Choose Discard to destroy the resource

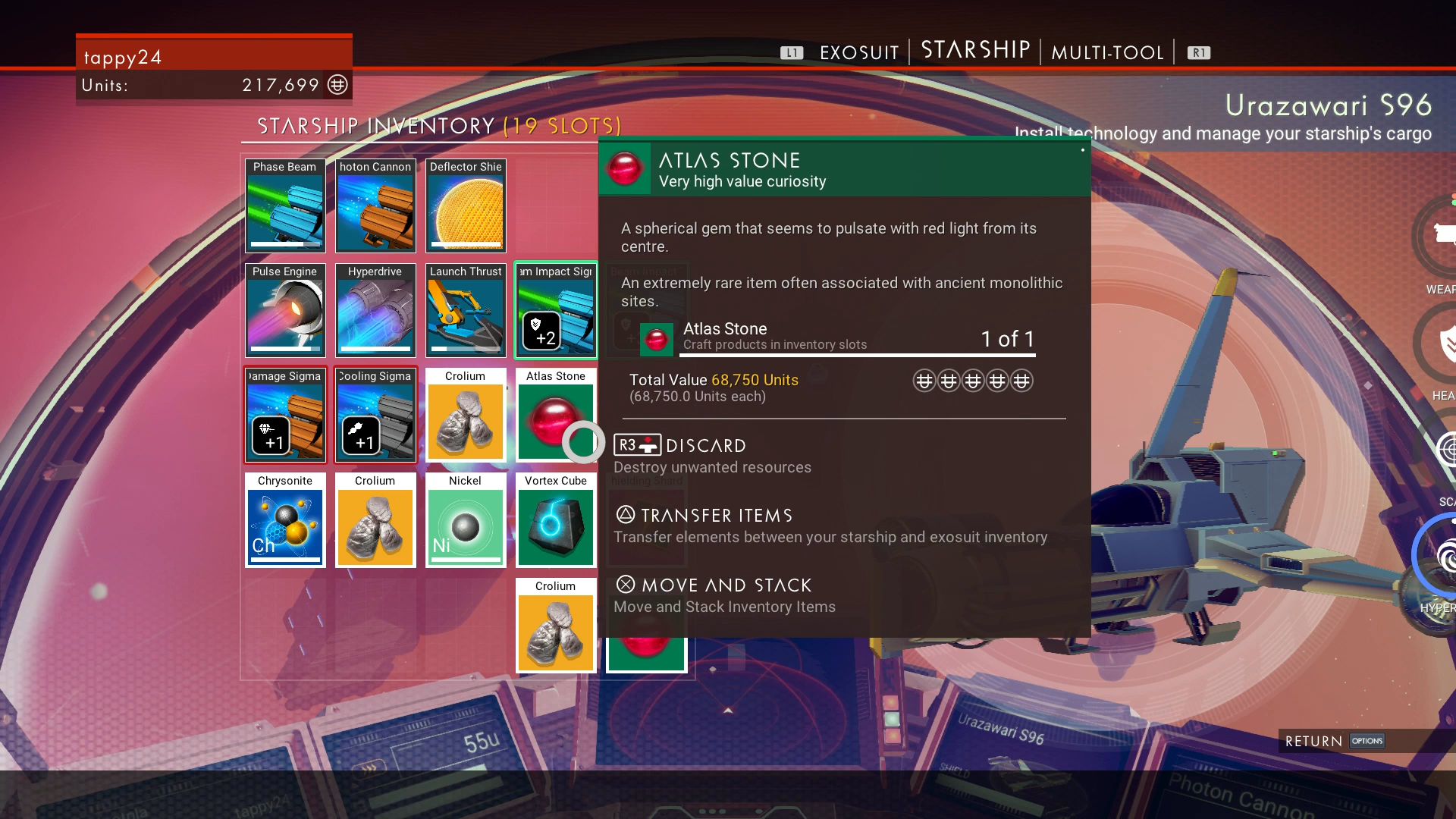click(705, 446)
